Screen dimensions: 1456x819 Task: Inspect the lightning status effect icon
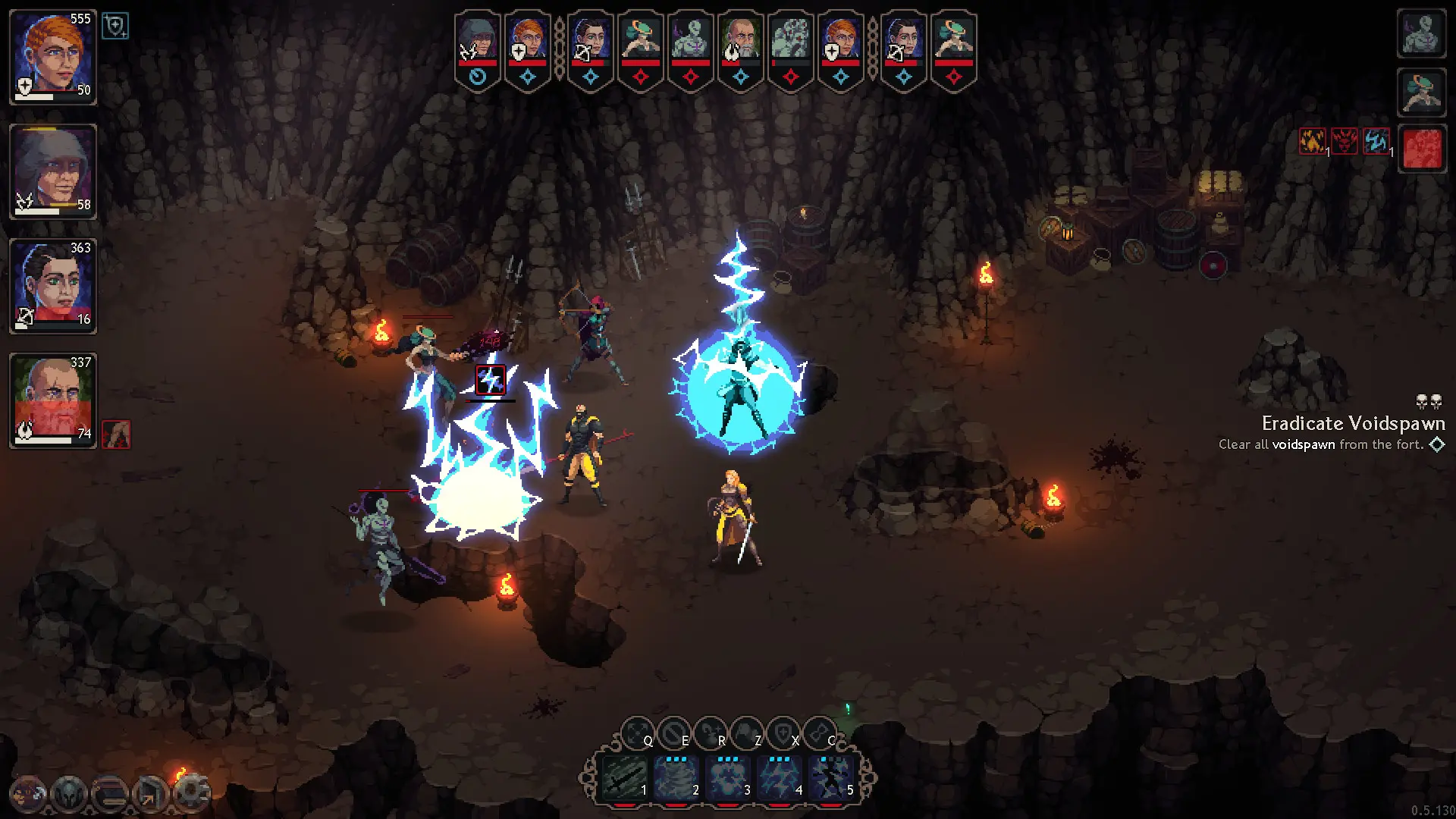click(1378, 142)
